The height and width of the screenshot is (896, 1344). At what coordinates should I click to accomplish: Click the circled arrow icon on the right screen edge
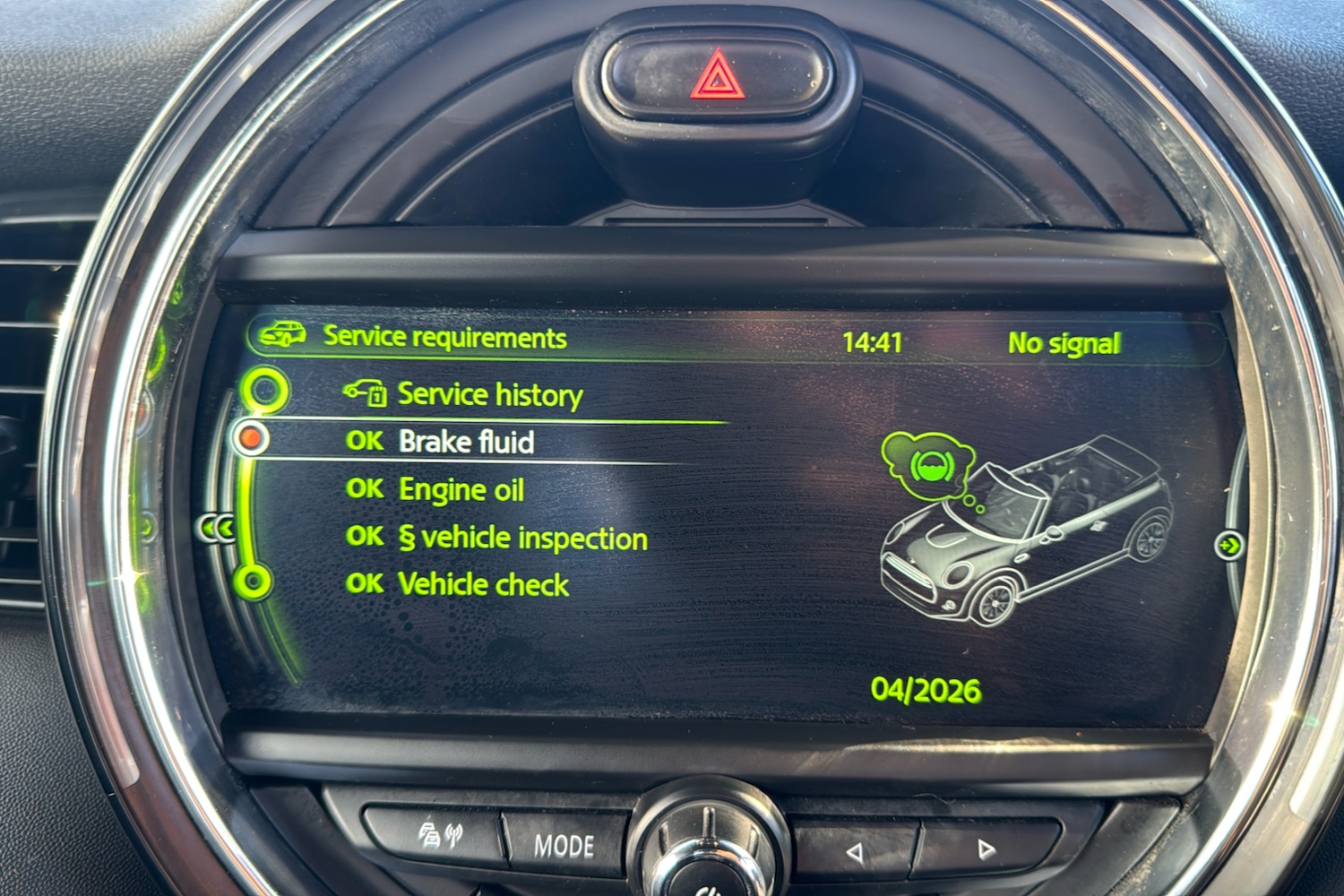click(x=1231, y=543)
